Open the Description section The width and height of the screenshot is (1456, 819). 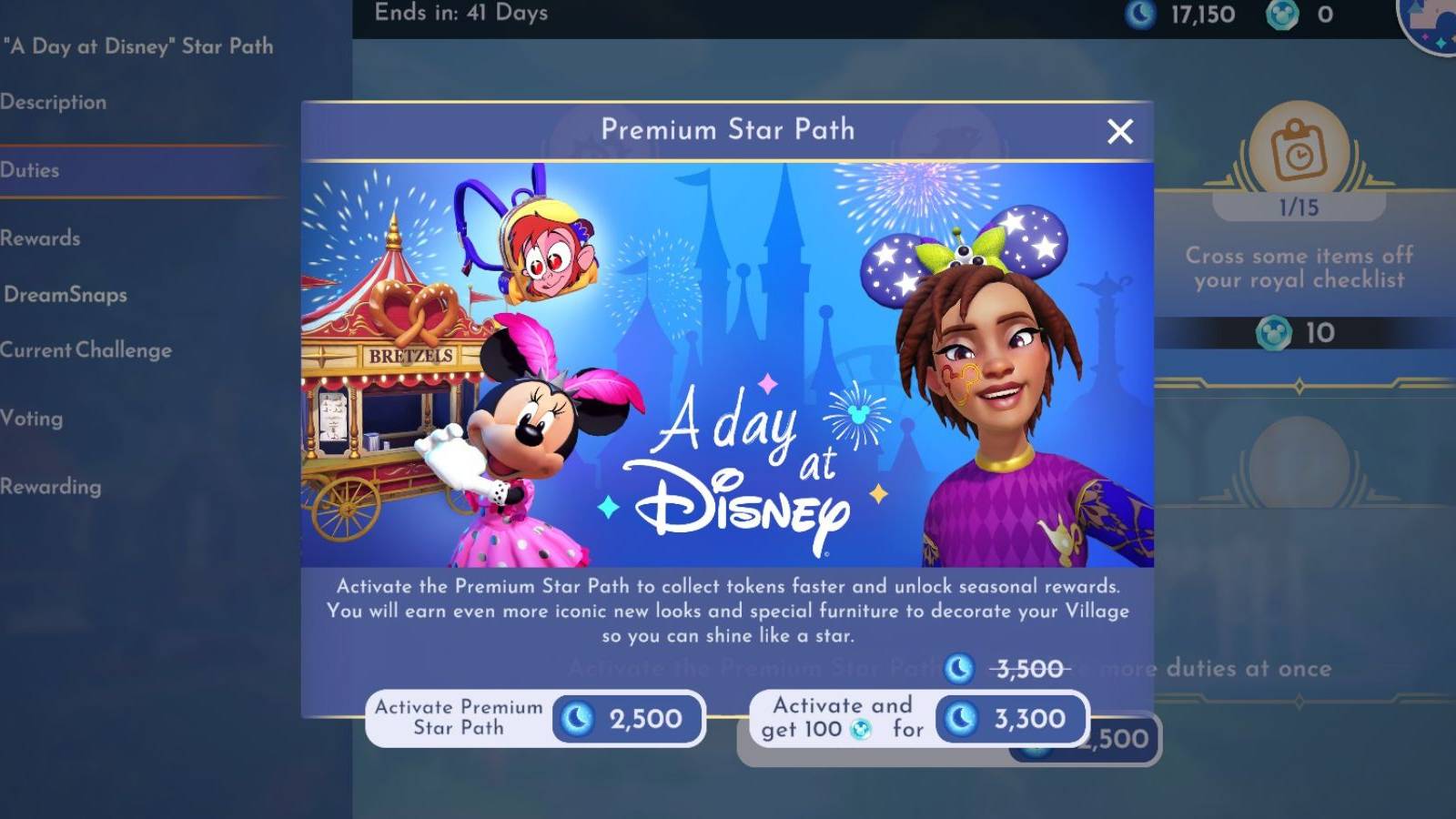pos(55,102)
